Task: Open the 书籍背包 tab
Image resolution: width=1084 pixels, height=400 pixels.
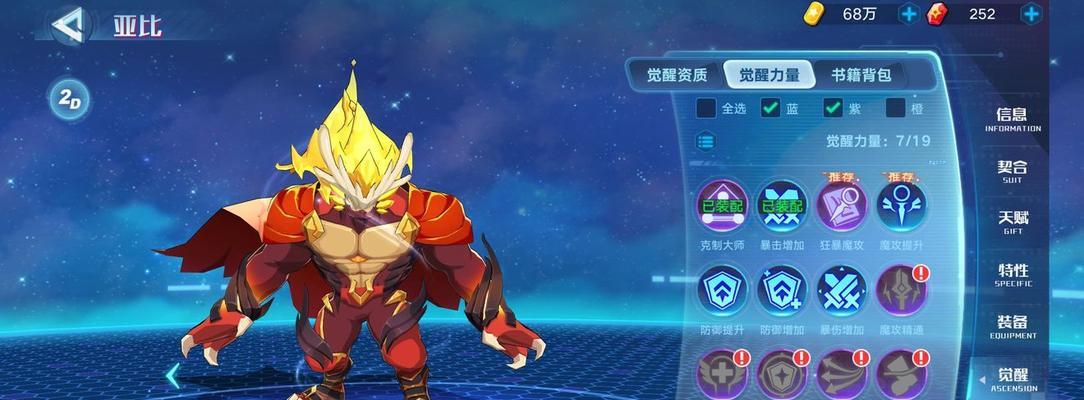Action: pos(861,75)
